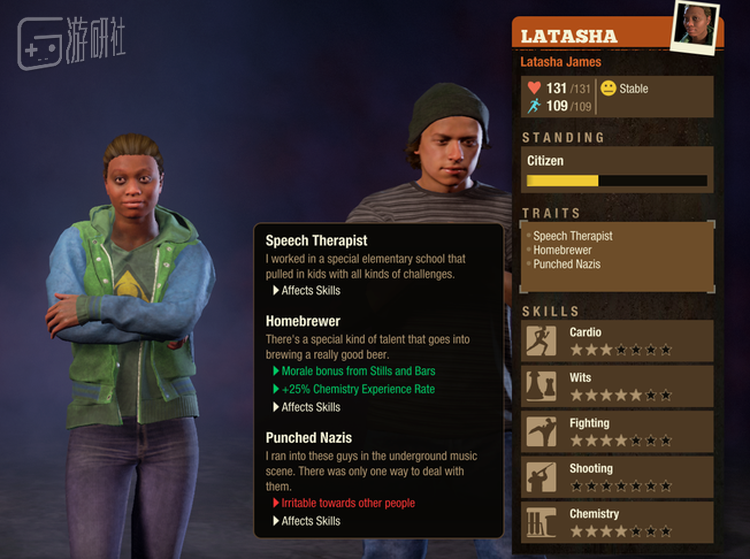Expand Affects Skills under Speech Therapist

(x=310, y=291)
